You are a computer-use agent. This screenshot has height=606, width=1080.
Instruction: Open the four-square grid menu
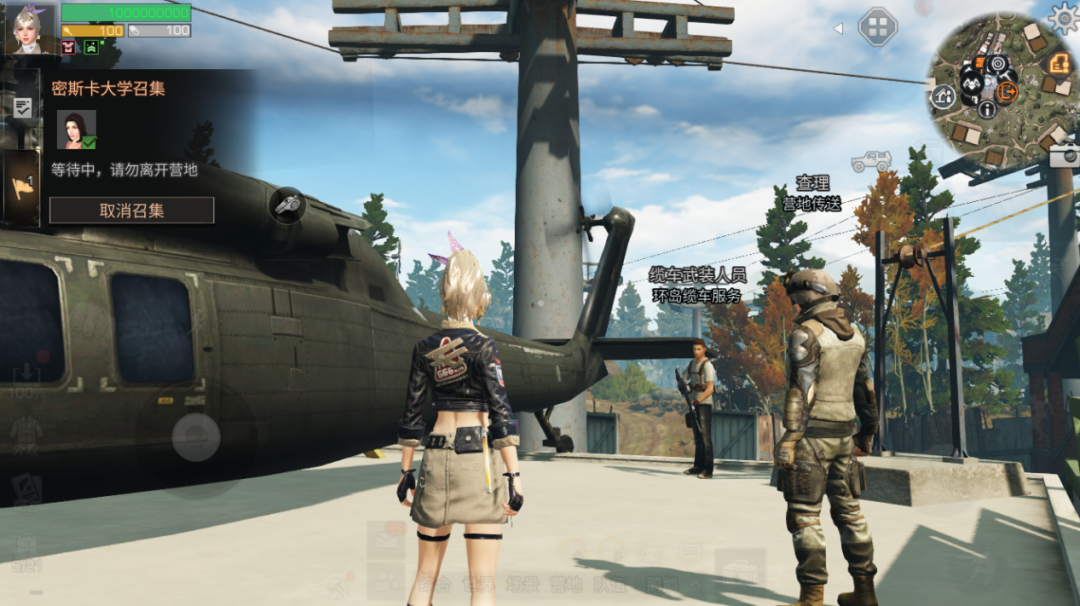click(877, 27)
